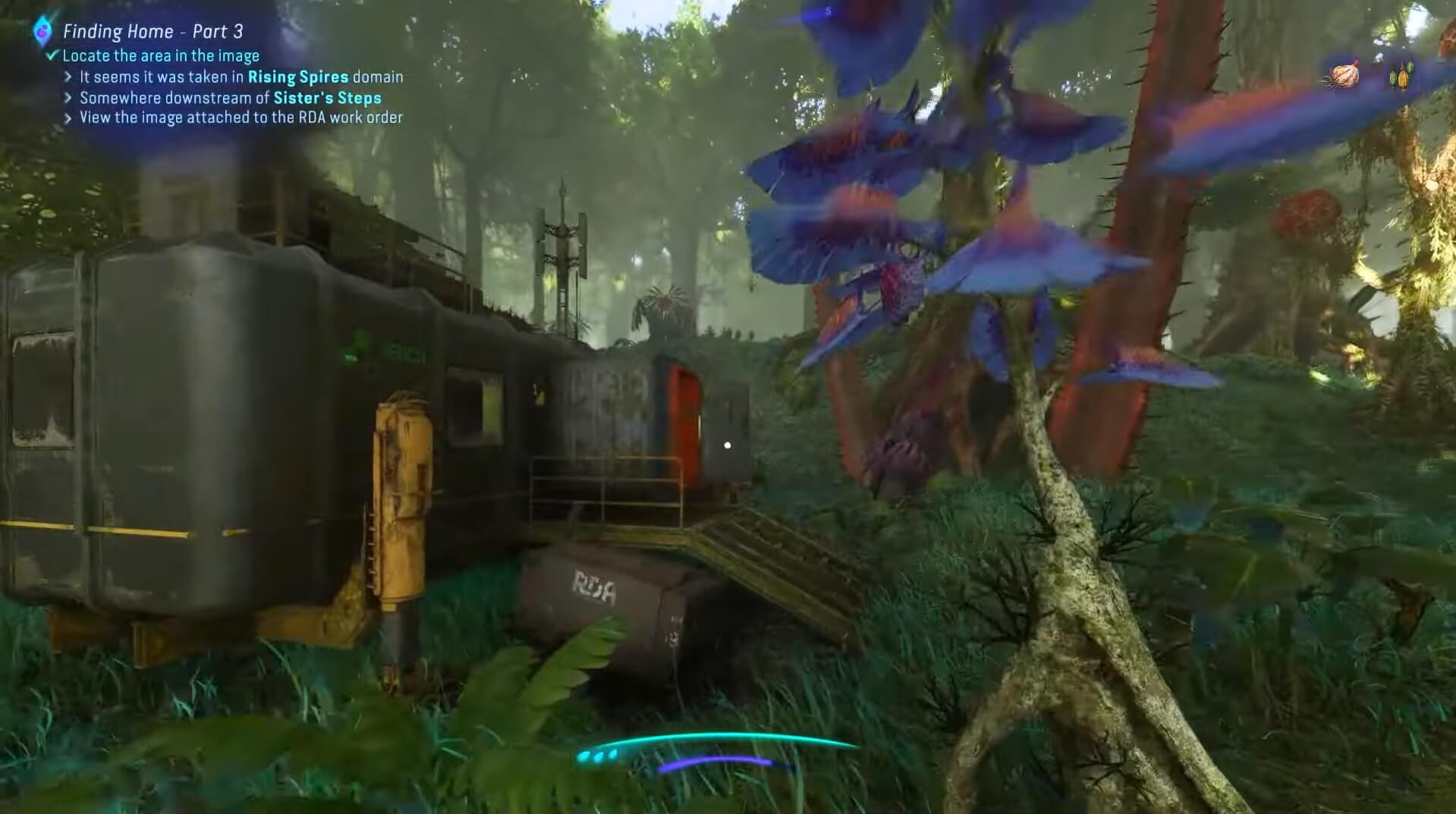Select the bulb fruit pickup icon top-right

[1344, 74]
